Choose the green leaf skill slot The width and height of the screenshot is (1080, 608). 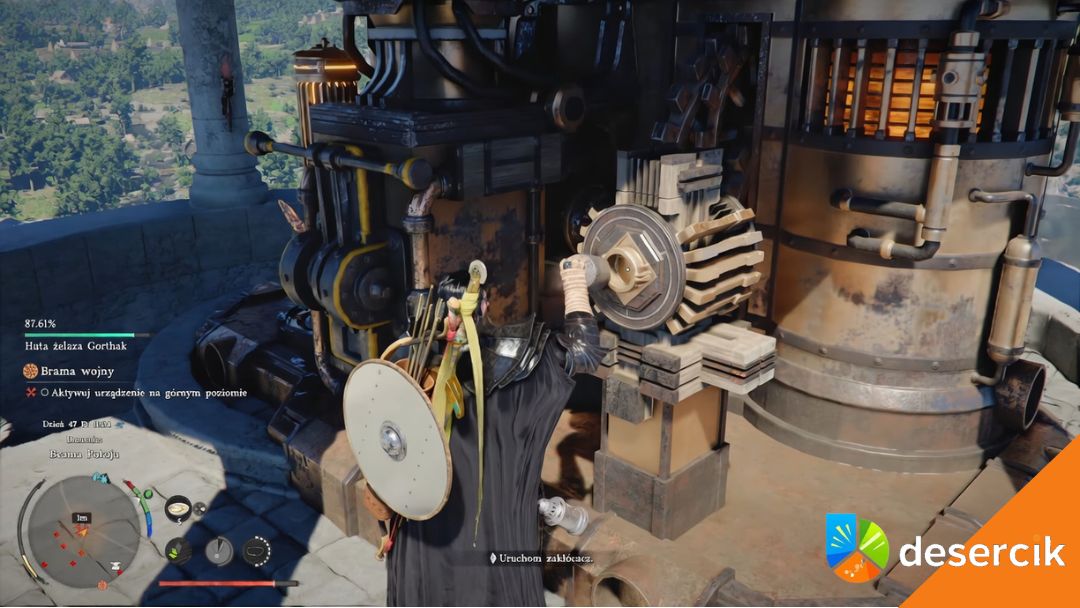click(x=178, y=550)
